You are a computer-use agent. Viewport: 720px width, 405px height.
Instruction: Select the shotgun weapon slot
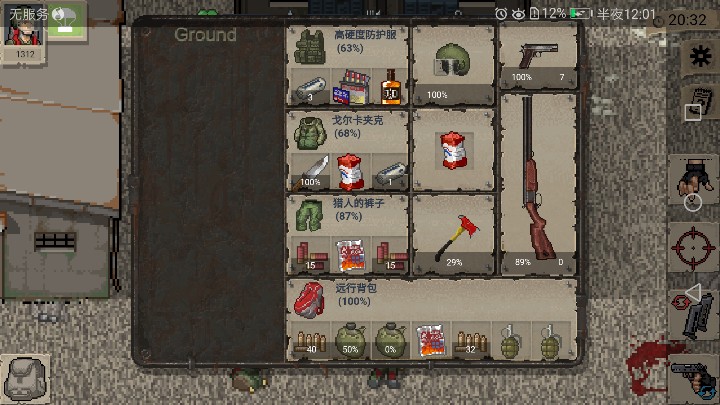coord(538,182)
